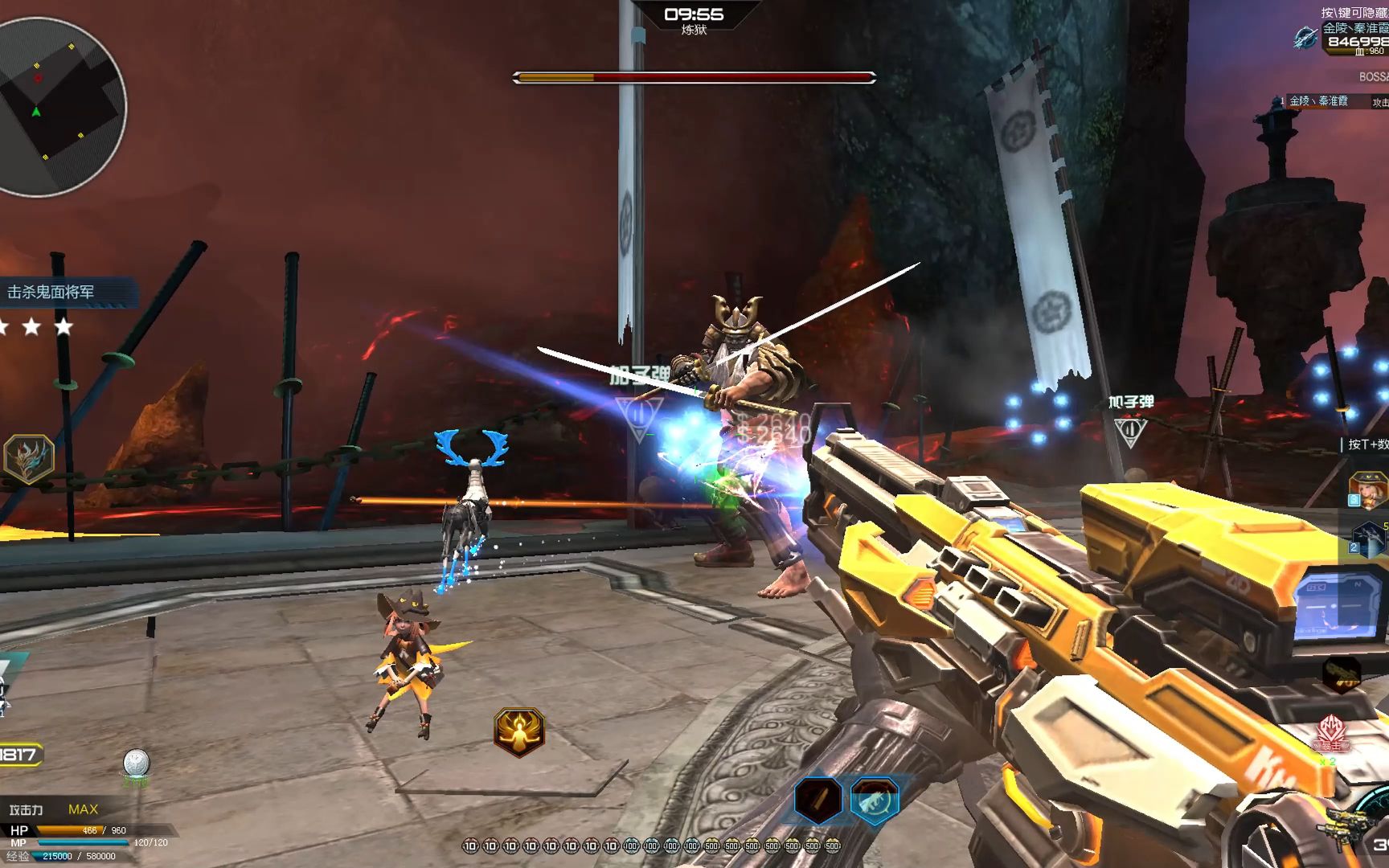Click the red 暴击 crit buff icon

pyautogui.click(x=1332, y=734)
